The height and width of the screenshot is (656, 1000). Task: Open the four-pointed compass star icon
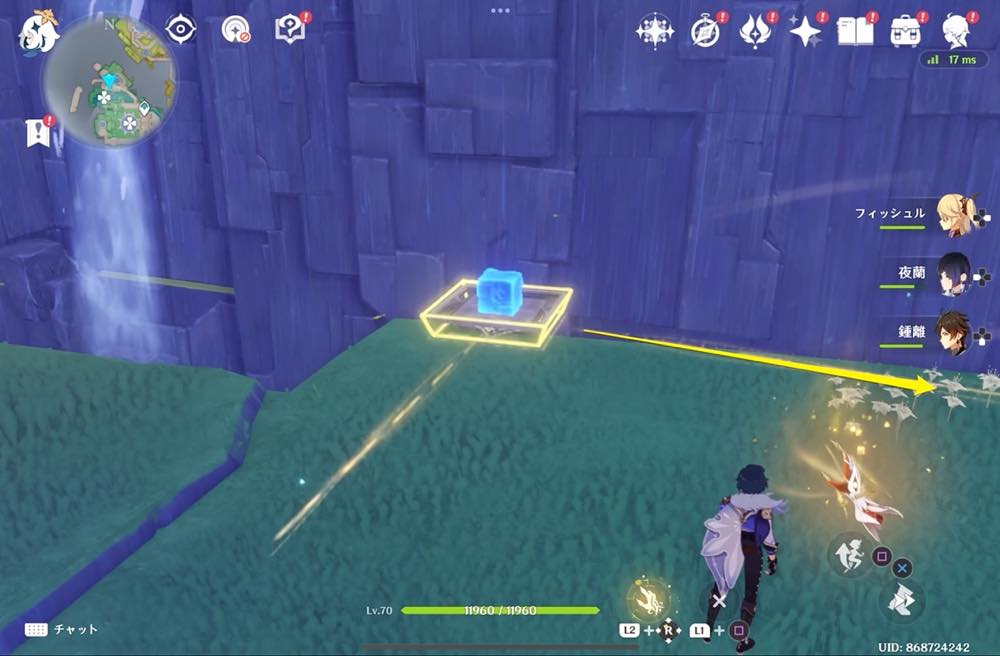tap(654, 32)
